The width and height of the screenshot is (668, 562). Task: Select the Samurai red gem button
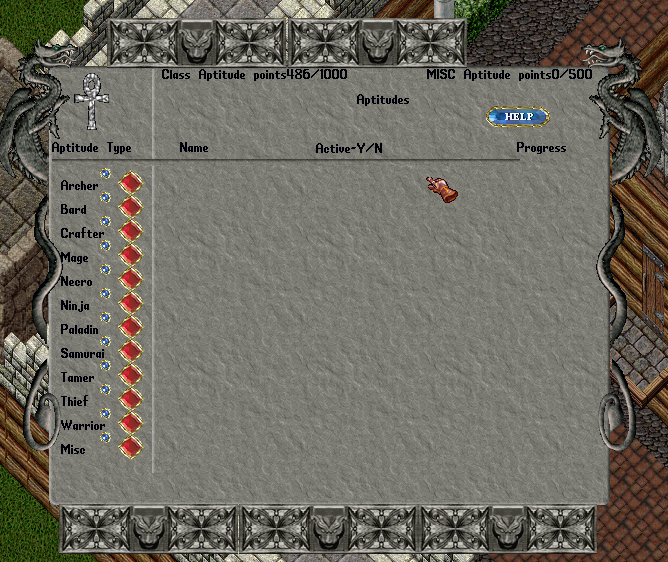tap(131, 353)
